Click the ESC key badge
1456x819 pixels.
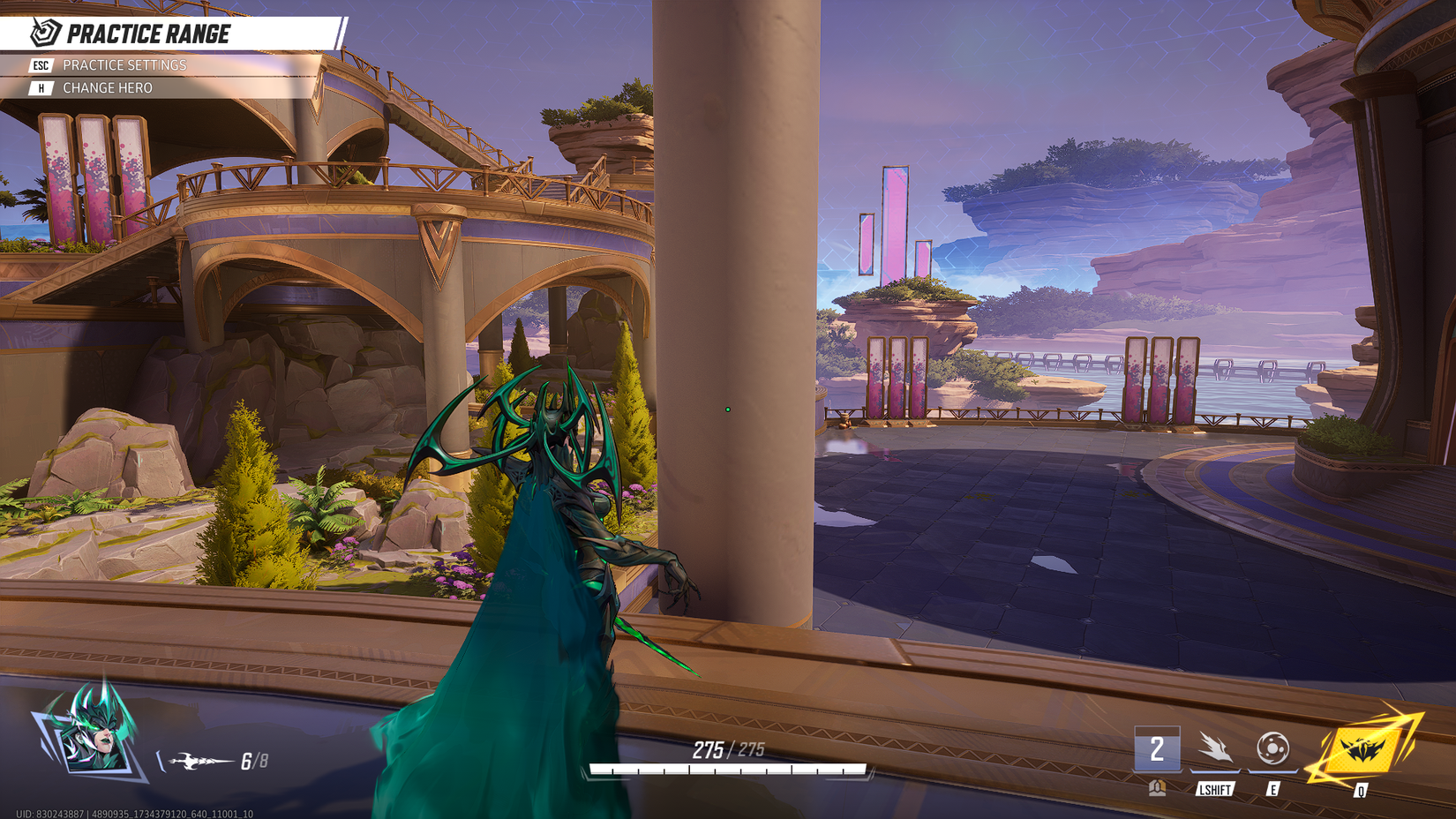click(x=39, y=64)
